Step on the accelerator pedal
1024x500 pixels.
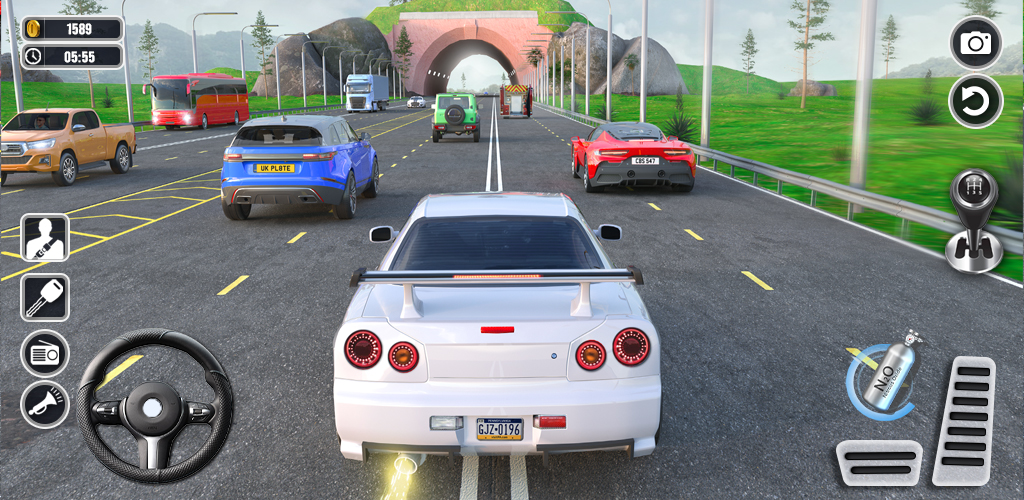click(x=964, y=421)
